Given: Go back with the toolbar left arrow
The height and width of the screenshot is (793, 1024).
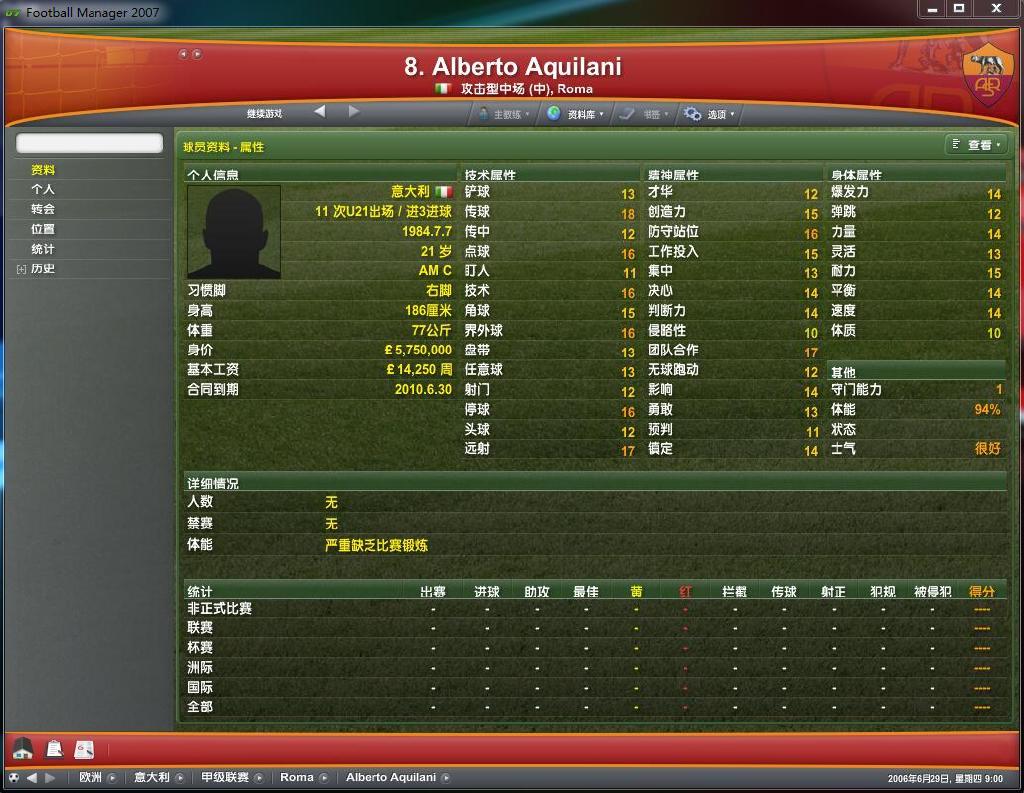Looking at the screenshot, I should click(x=320, y=112).
